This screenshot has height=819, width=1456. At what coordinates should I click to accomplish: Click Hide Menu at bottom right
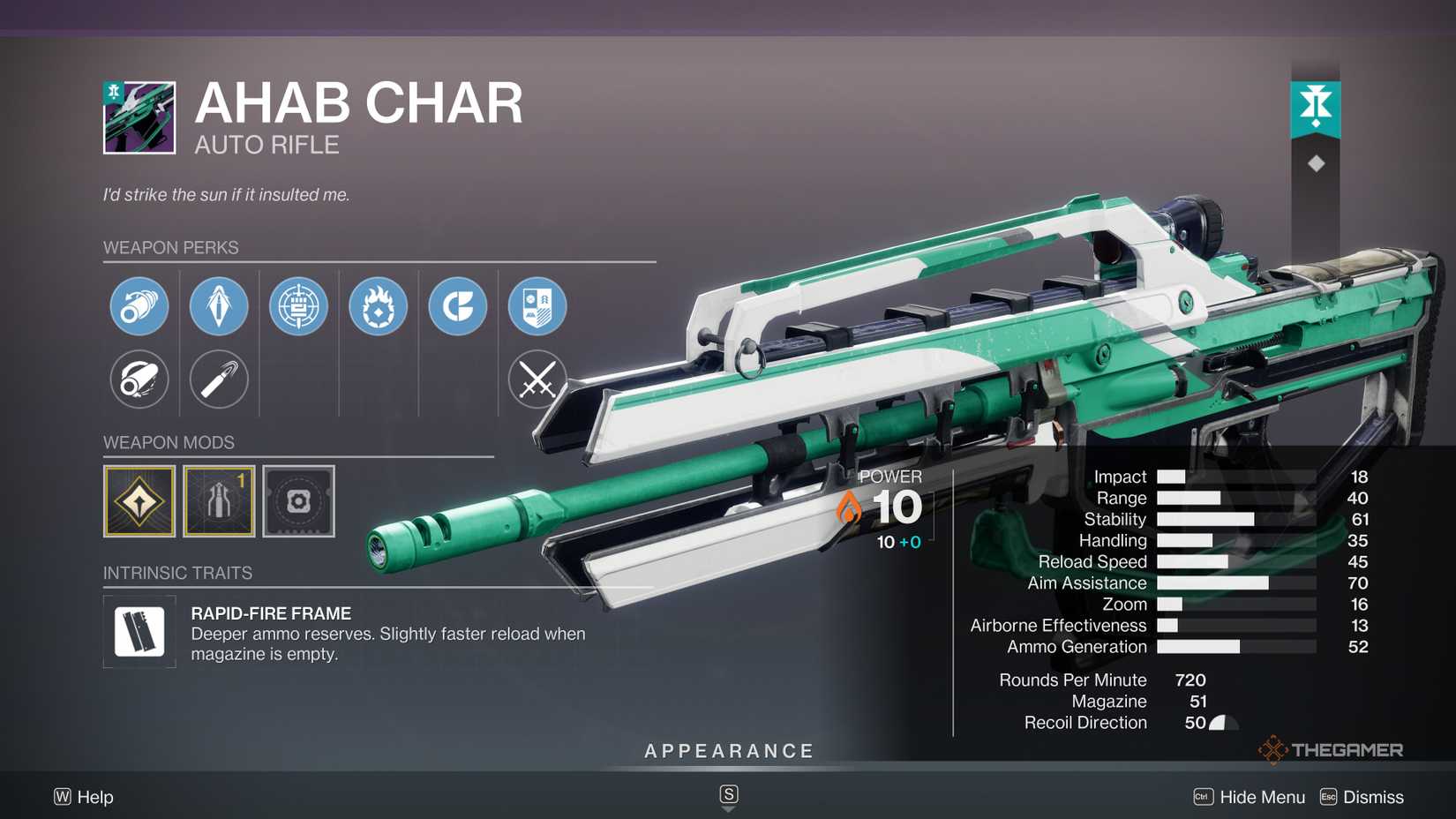[x=1262, y=797]
